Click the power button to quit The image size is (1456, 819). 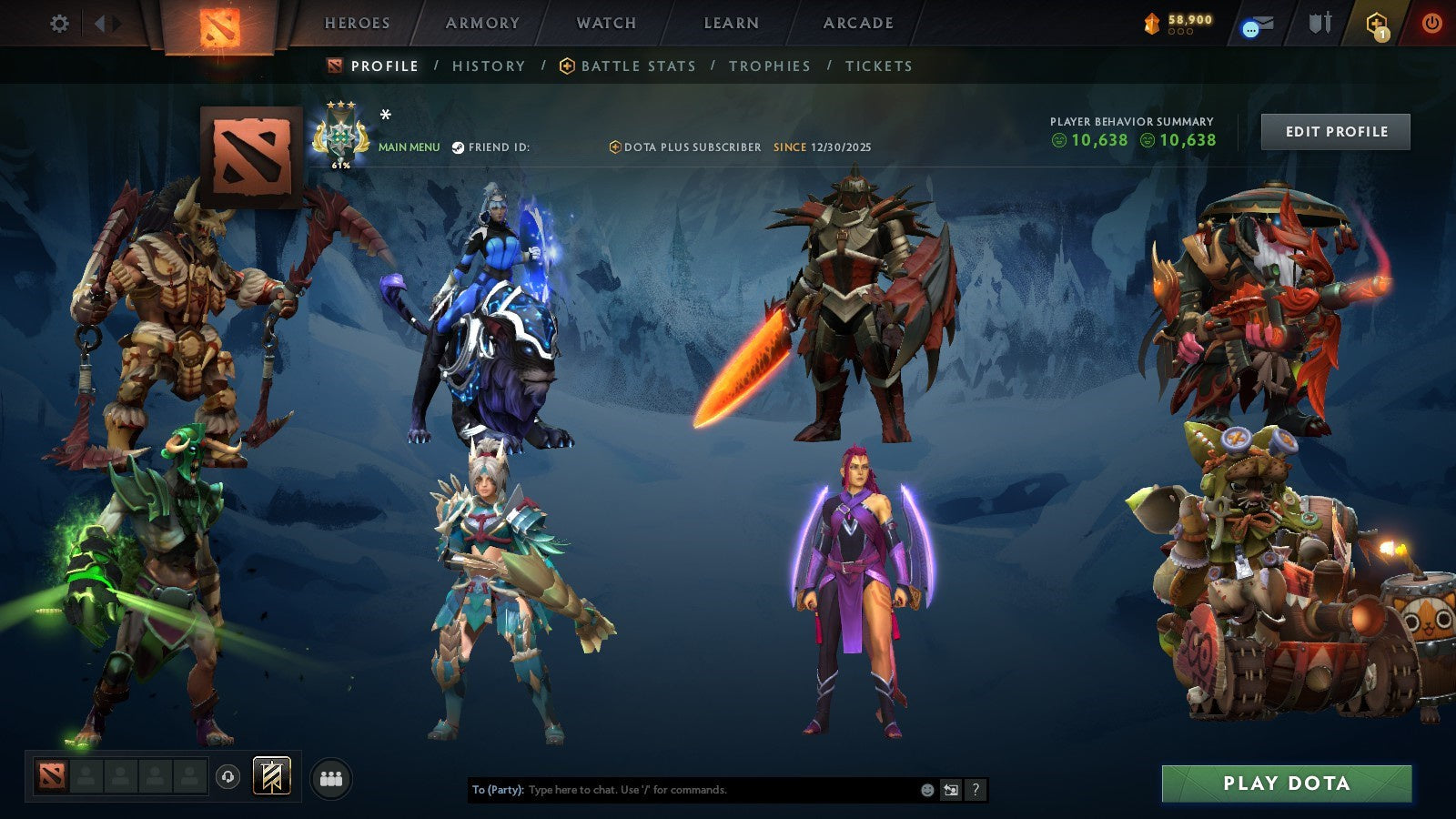(x=1431, y=24)
